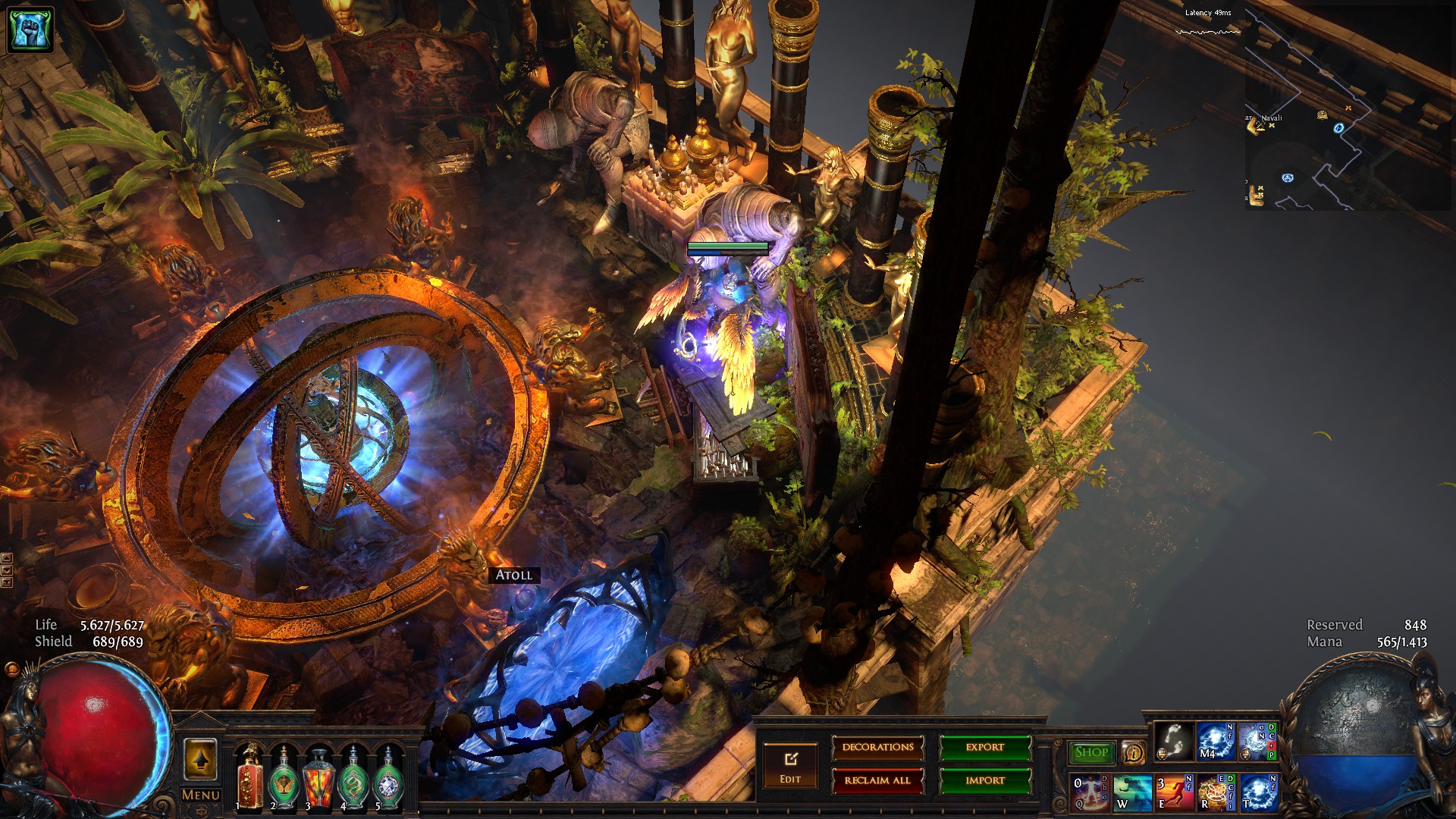Click the yellow level-up arrow button
The height and width of the screenshot is (819, 1456).
[201, 760]
